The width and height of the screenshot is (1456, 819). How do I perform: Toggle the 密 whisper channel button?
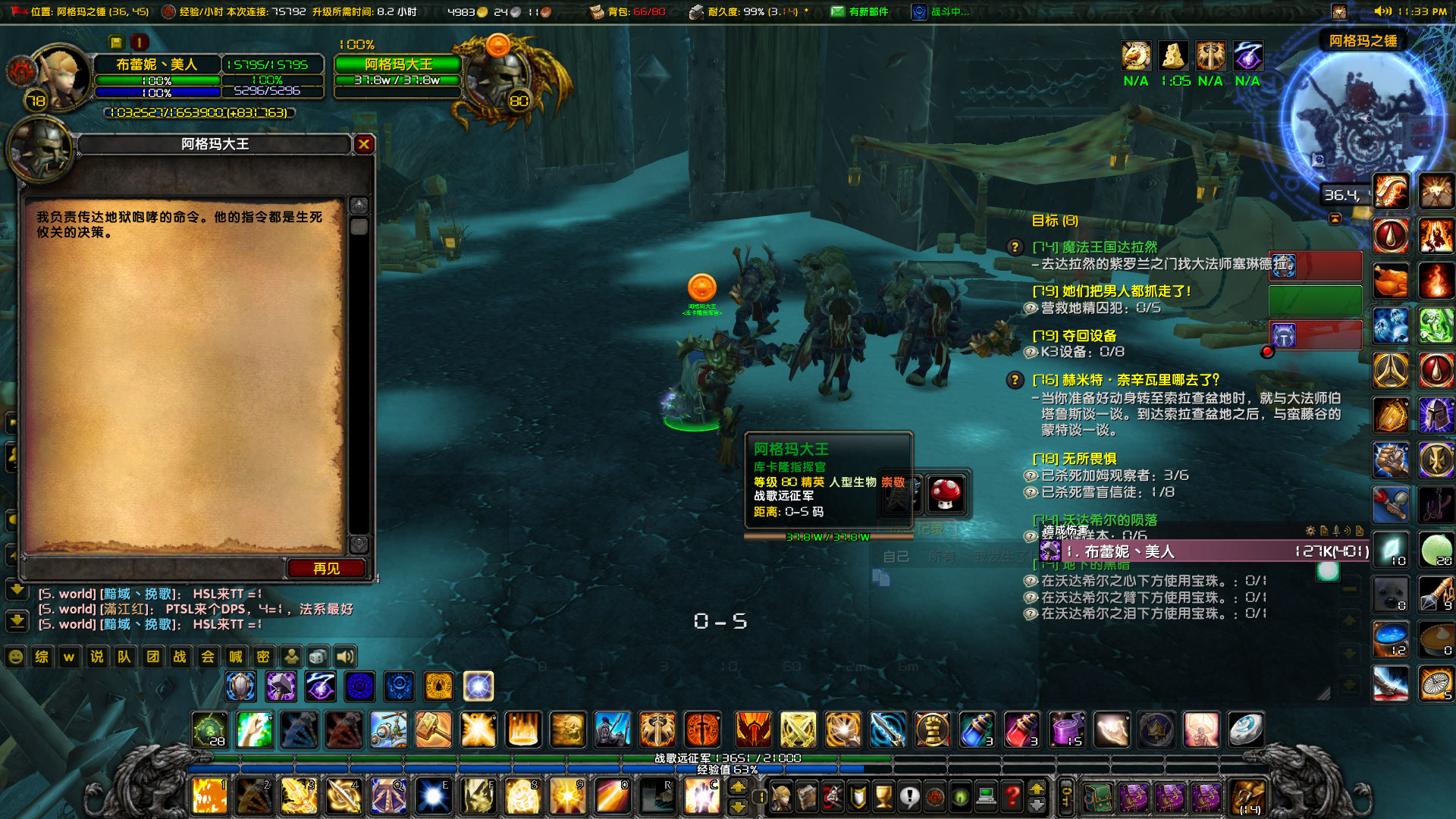262,656
